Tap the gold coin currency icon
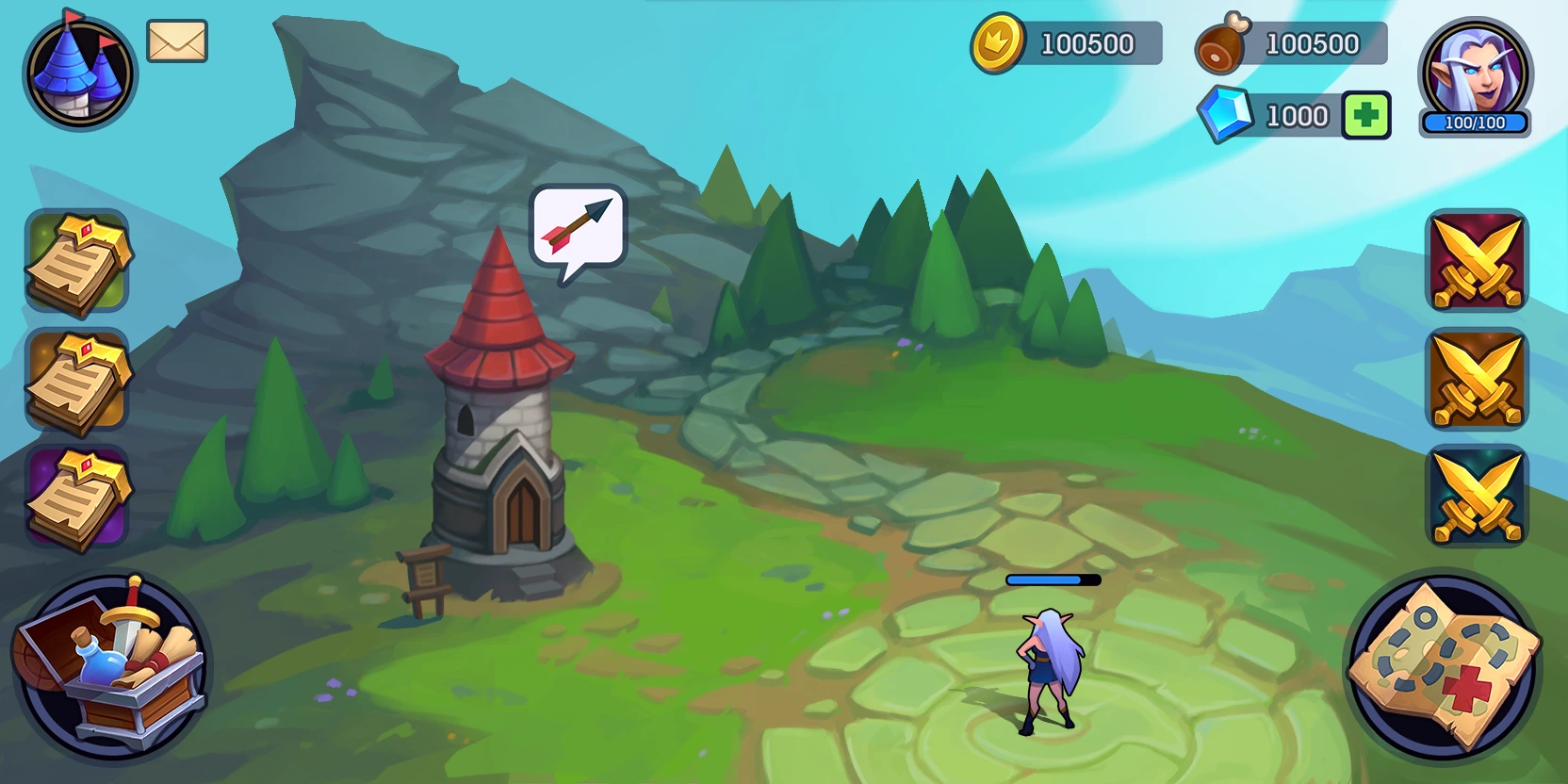 click(x=998, y=42)
